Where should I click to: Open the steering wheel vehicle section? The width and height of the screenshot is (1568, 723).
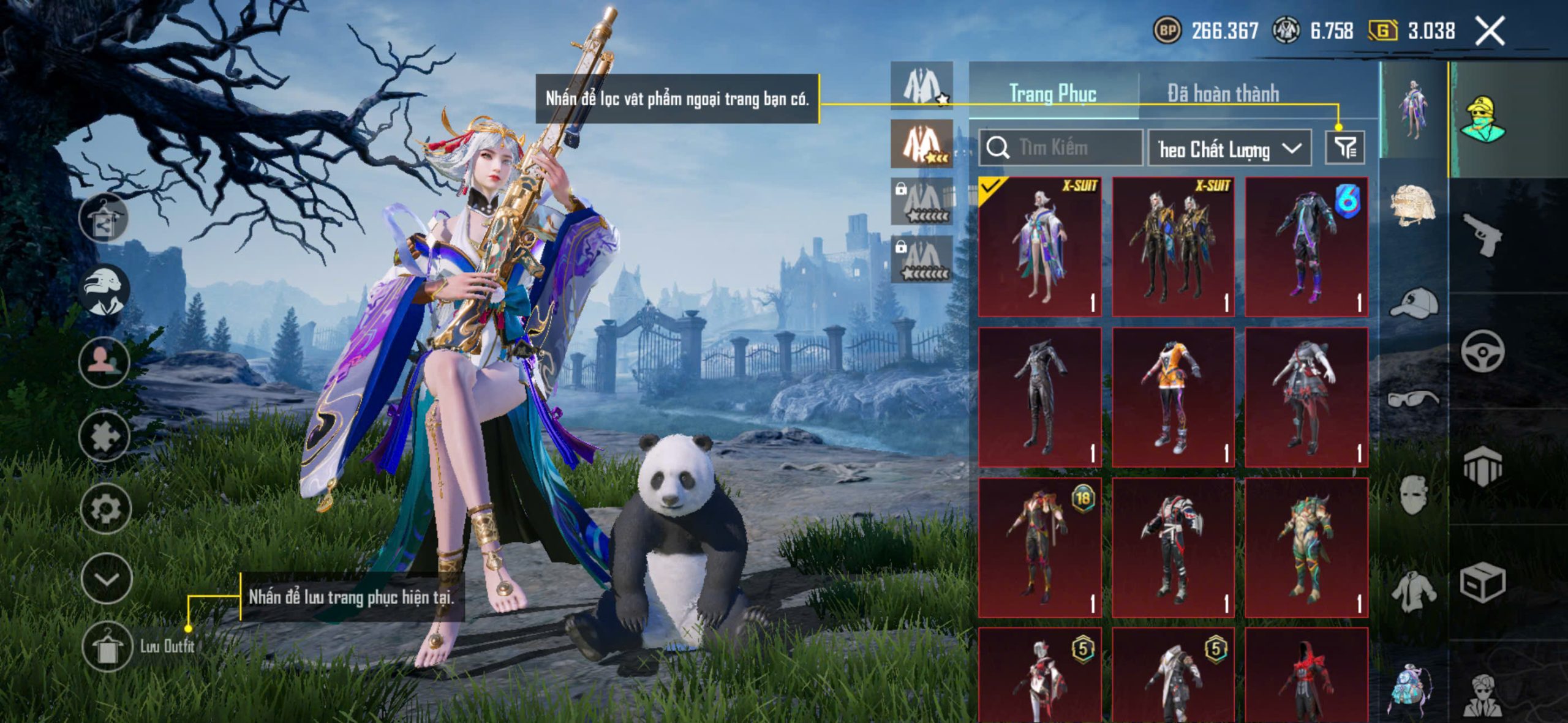[x=1482, y=351]
